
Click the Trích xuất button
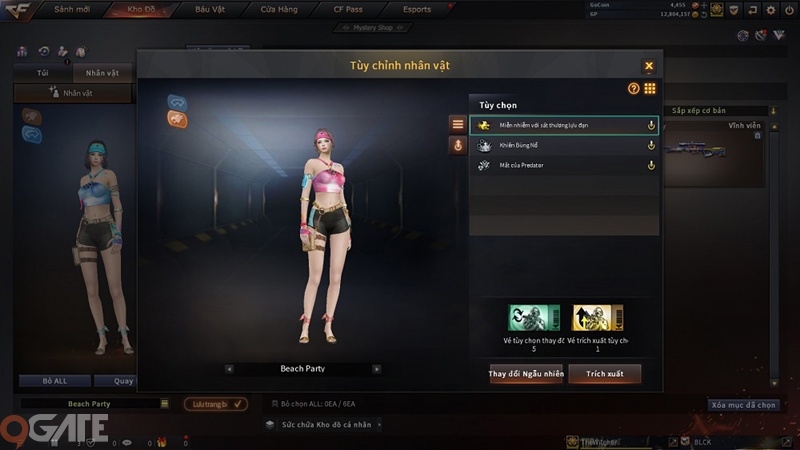click(x=605, y=373)
